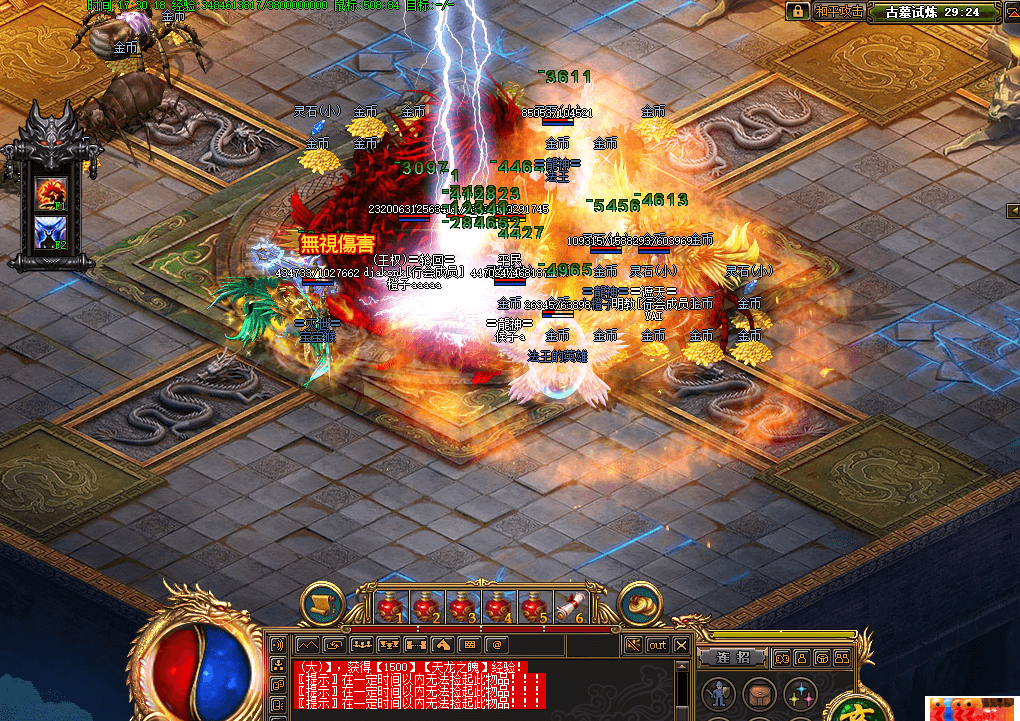The height and width of the screenshot is (721, 1020).
Task: Use the red potion in slot 3
Action: 462,605
